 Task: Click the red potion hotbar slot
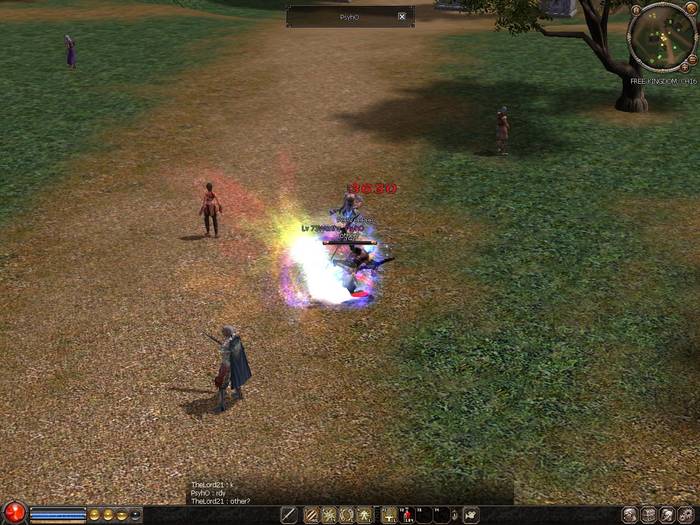[x=407, y=515]
